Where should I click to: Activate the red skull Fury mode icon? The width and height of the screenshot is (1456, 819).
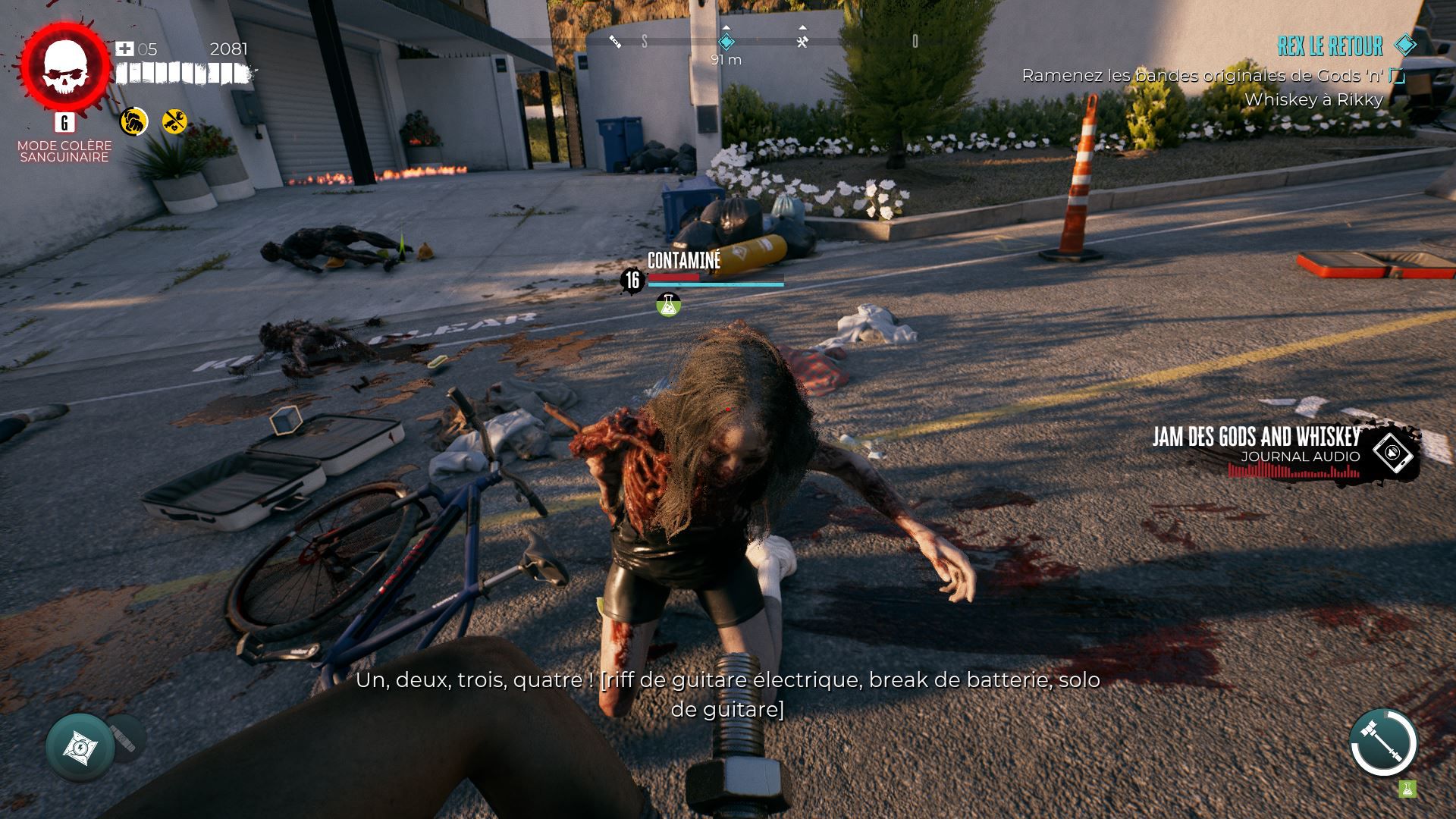coord(64,67)
